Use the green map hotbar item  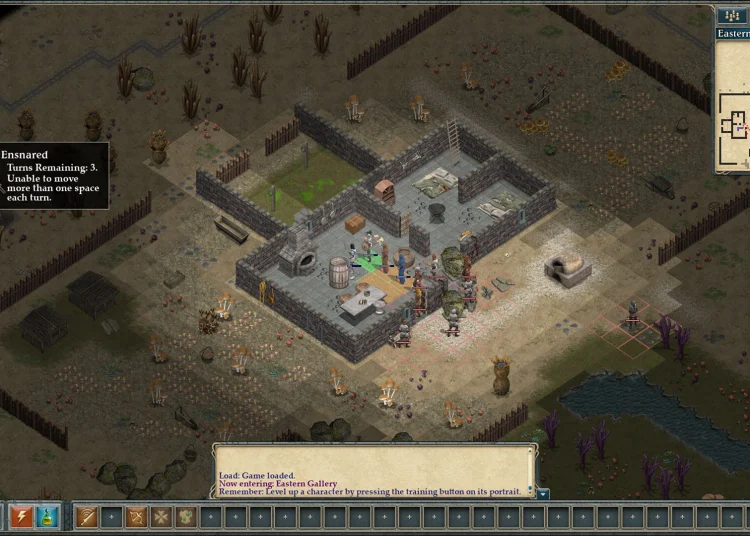[x=186, y=516]
